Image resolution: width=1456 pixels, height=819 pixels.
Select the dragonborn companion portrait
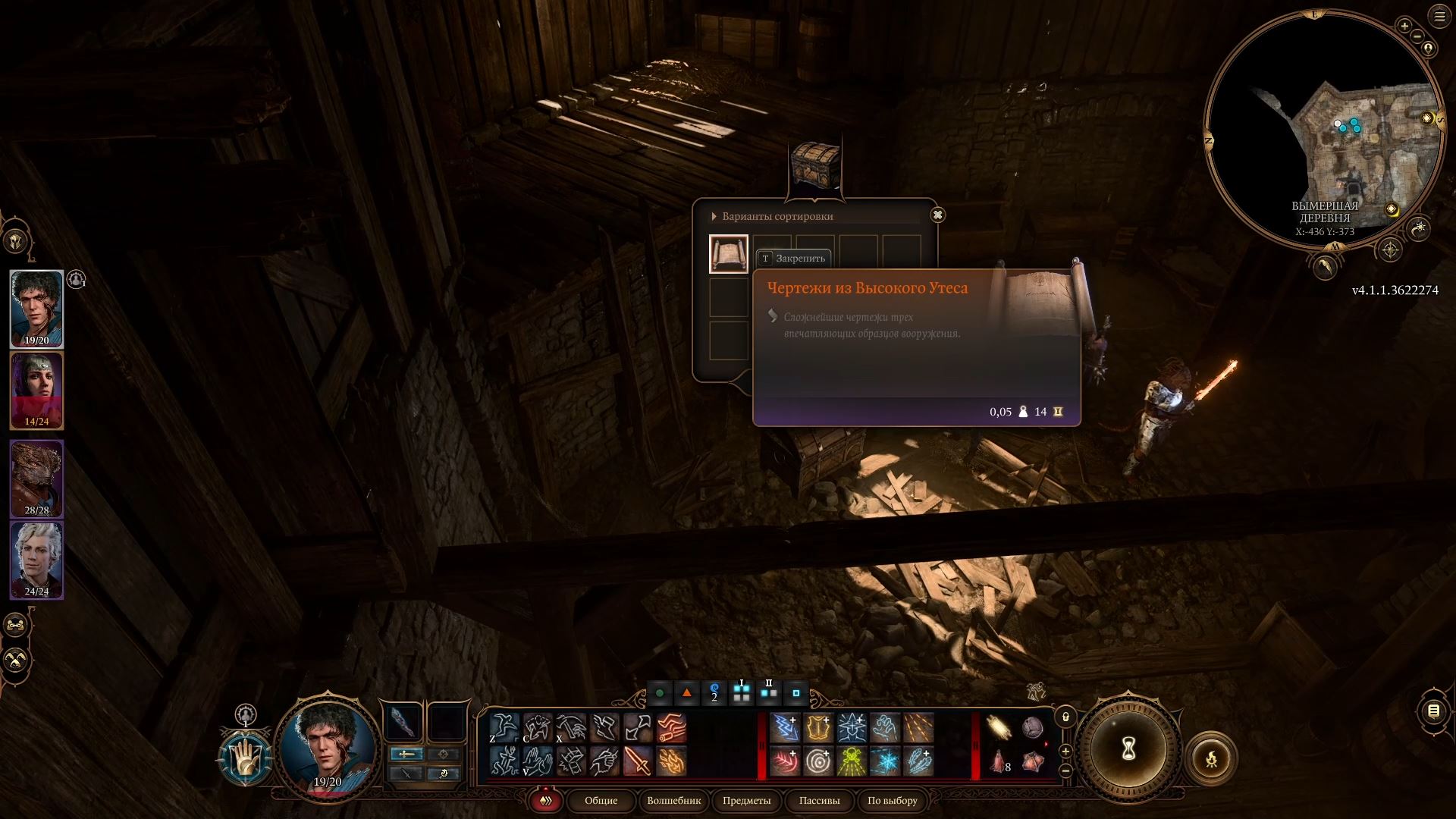36,478
